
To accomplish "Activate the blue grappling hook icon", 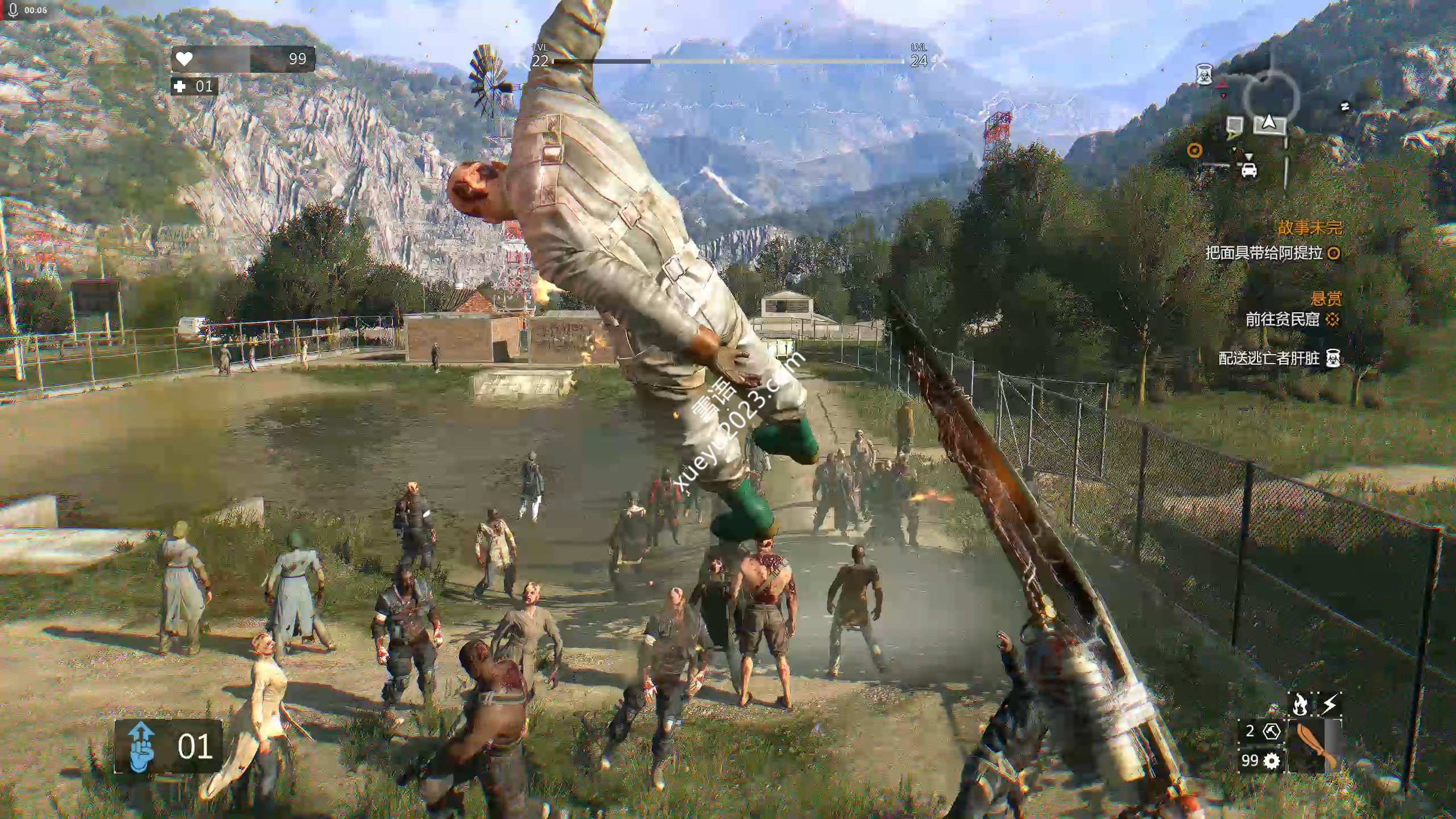I will tap(141, 746).
